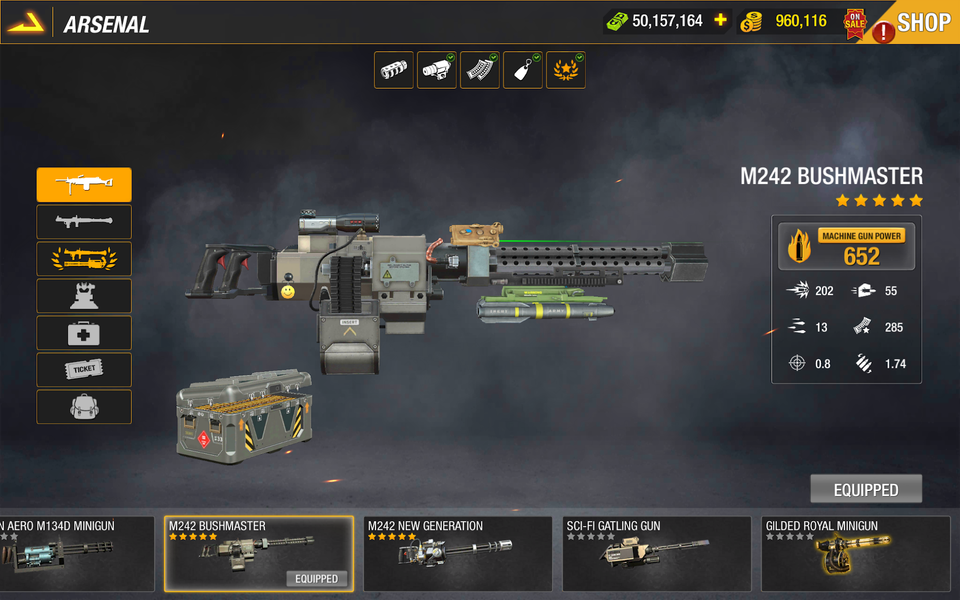This screenshot has width=960, height=600.
Task: Open the turret category tab
Action: coord(84,296)
